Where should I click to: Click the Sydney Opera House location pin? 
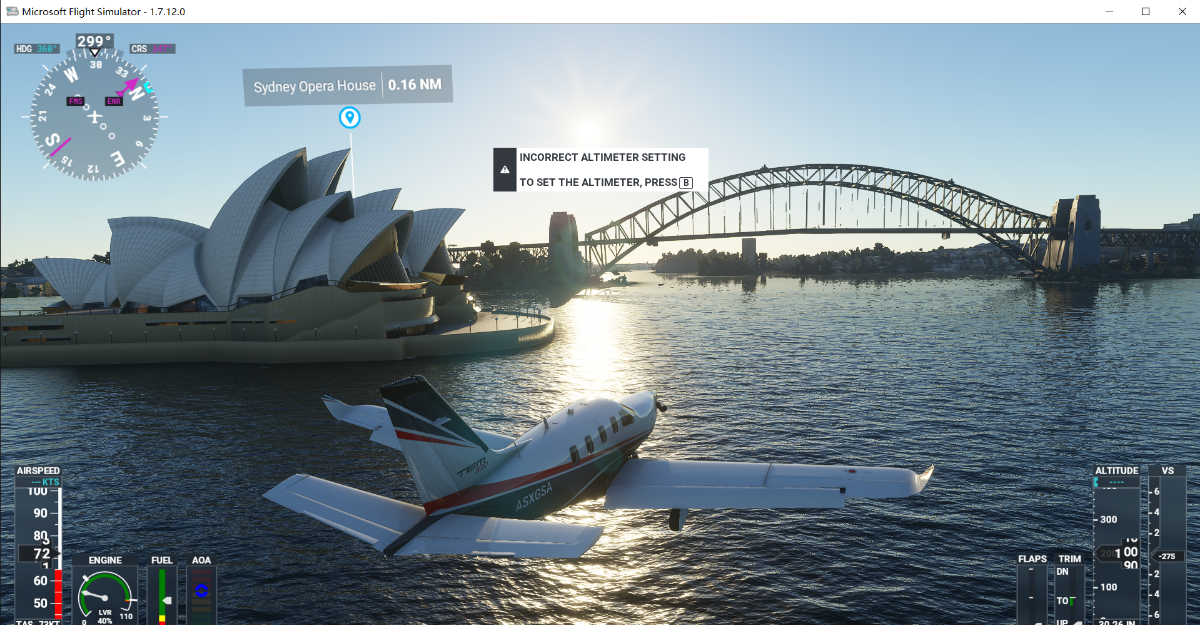[349, 119]
